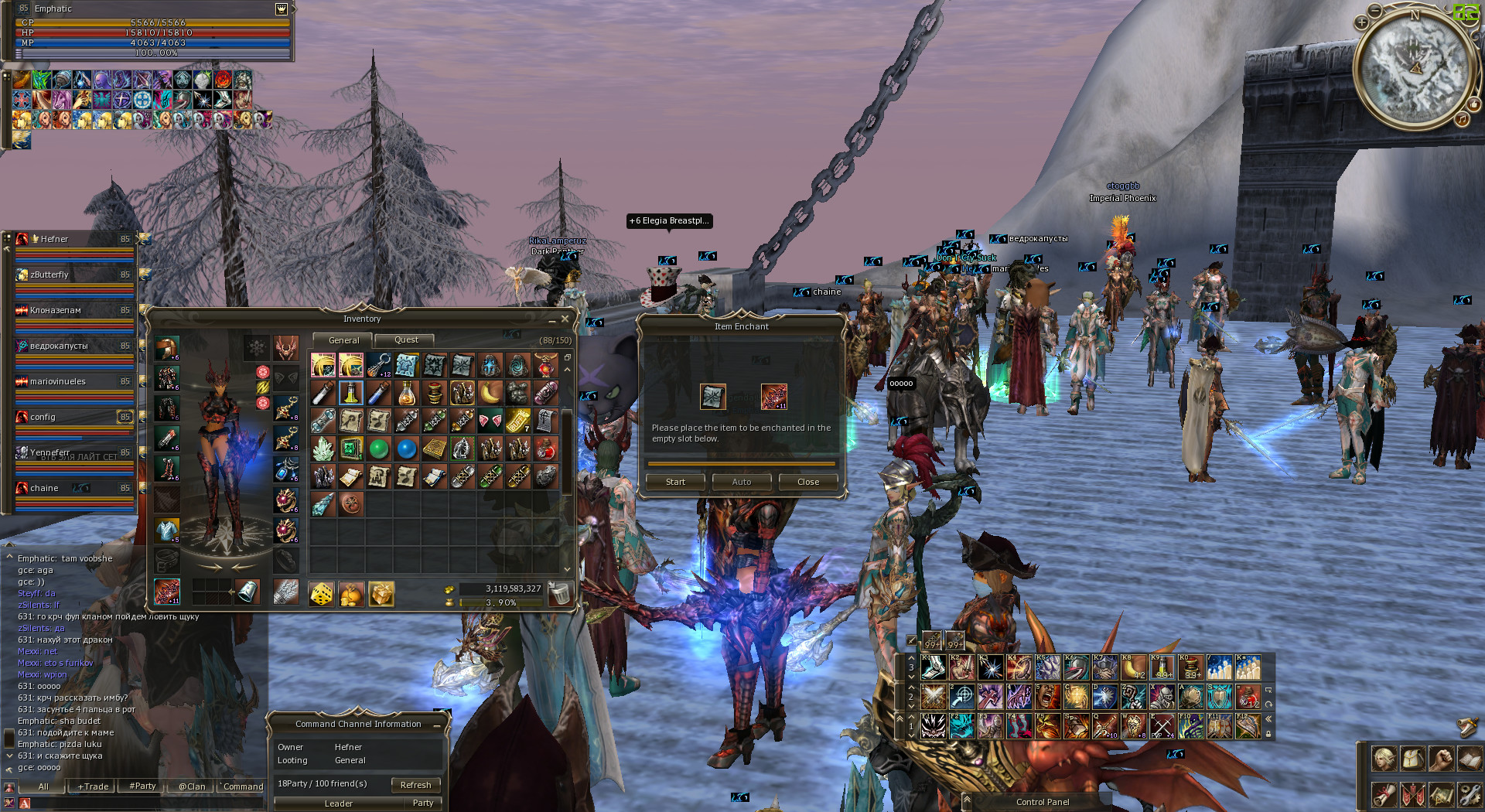The height and width of the screenshot is (812, 1485).
Task: Start the item enchant
Action: point(675,482)
